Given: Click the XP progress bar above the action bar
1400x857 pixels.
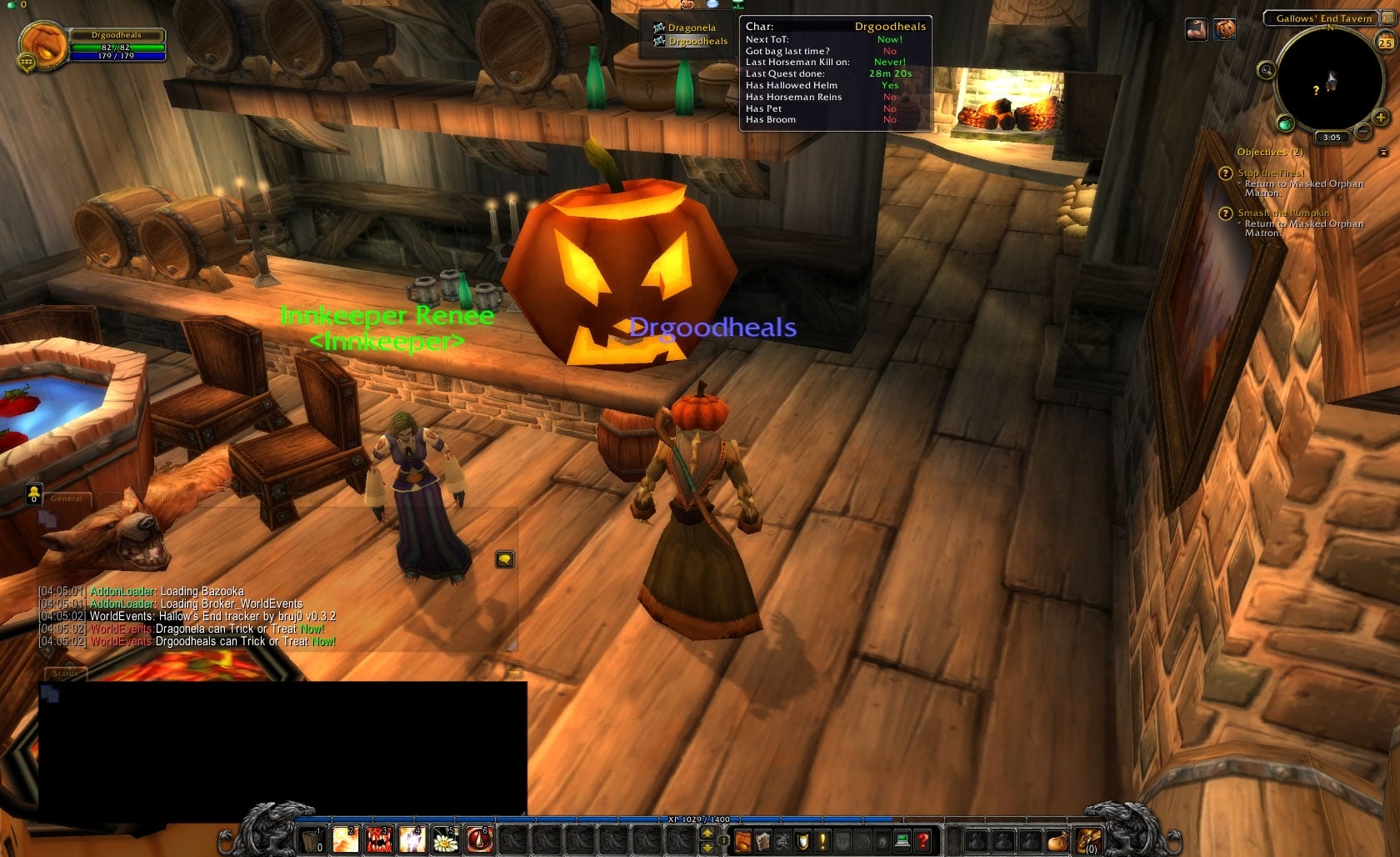Looking at the screenshot, I should (700, 819).
